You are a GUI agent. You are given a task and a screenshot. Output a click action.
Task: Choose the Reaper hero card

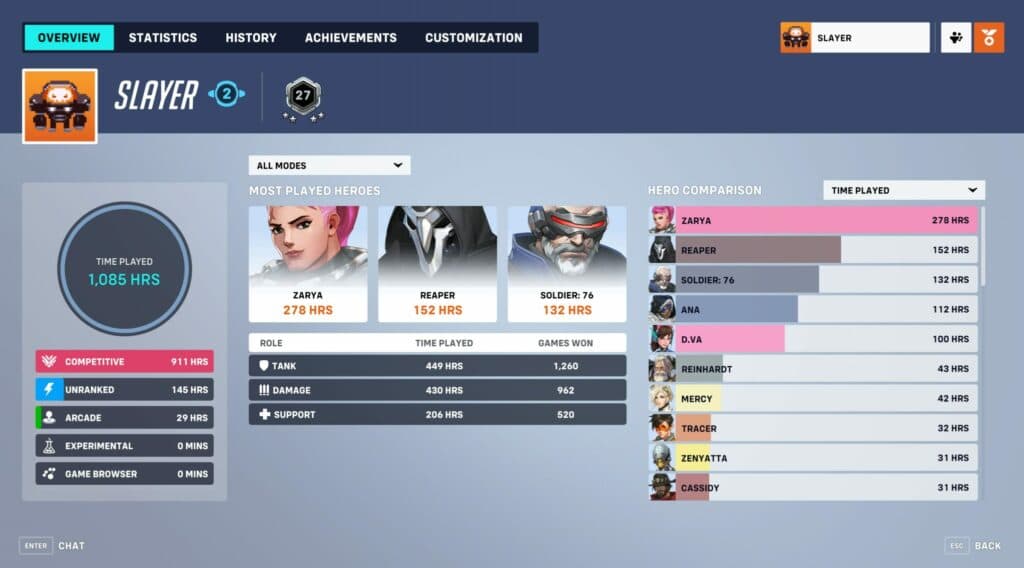pos(437,264)
